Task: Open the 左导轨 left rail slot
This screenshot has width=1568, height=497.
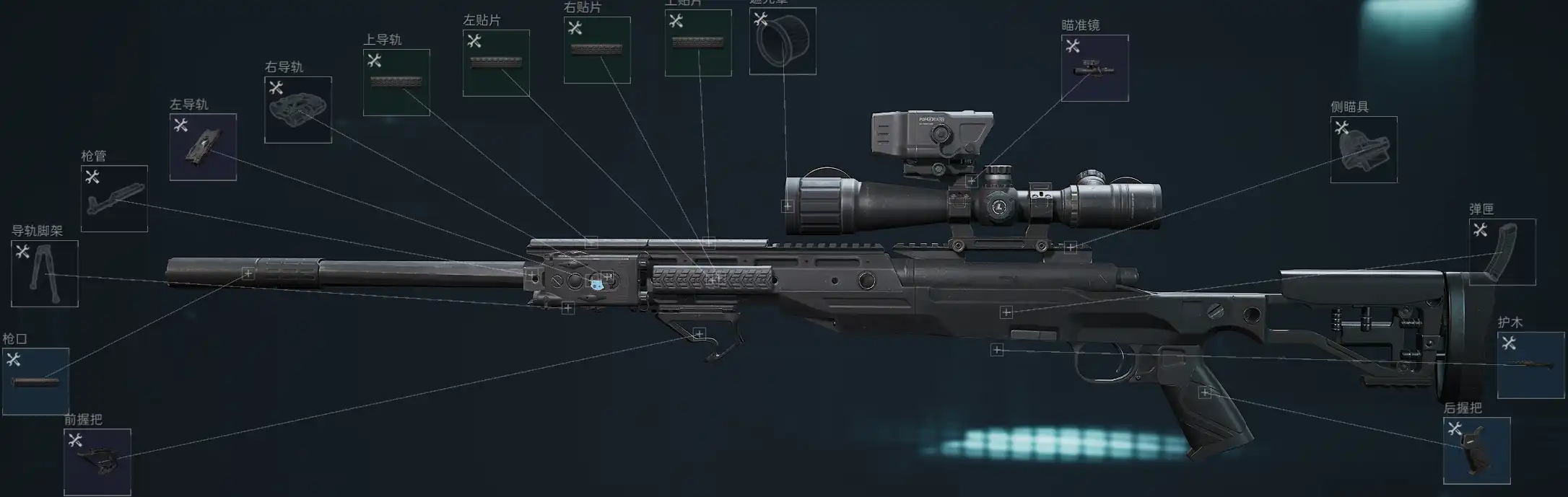Action: 203,146
